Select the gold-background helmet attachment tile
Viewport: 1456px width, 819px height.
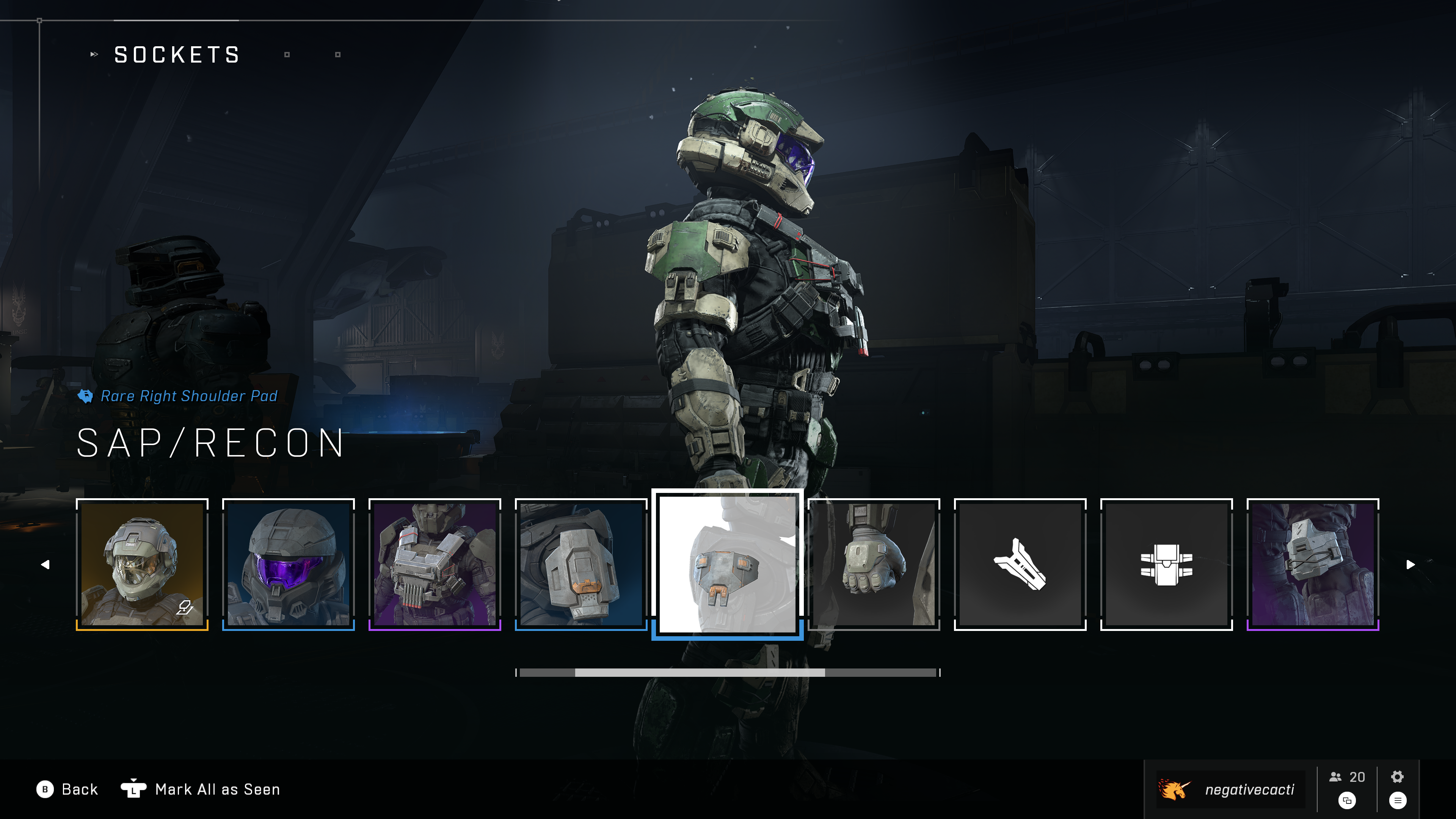(x=142, y=564)
